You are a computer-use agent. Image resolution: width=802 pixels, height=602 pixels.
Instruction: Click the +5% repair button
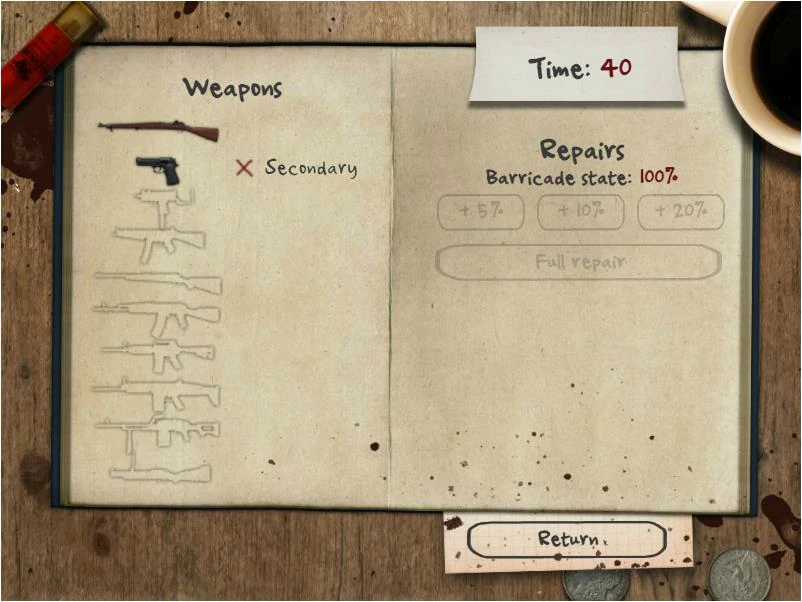480,212
